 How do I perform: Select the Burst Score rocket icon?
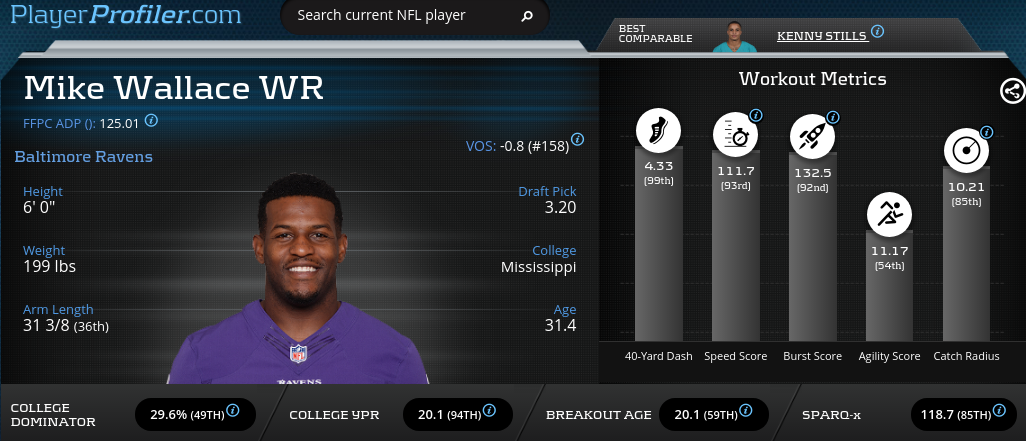(x=812, y=134)
